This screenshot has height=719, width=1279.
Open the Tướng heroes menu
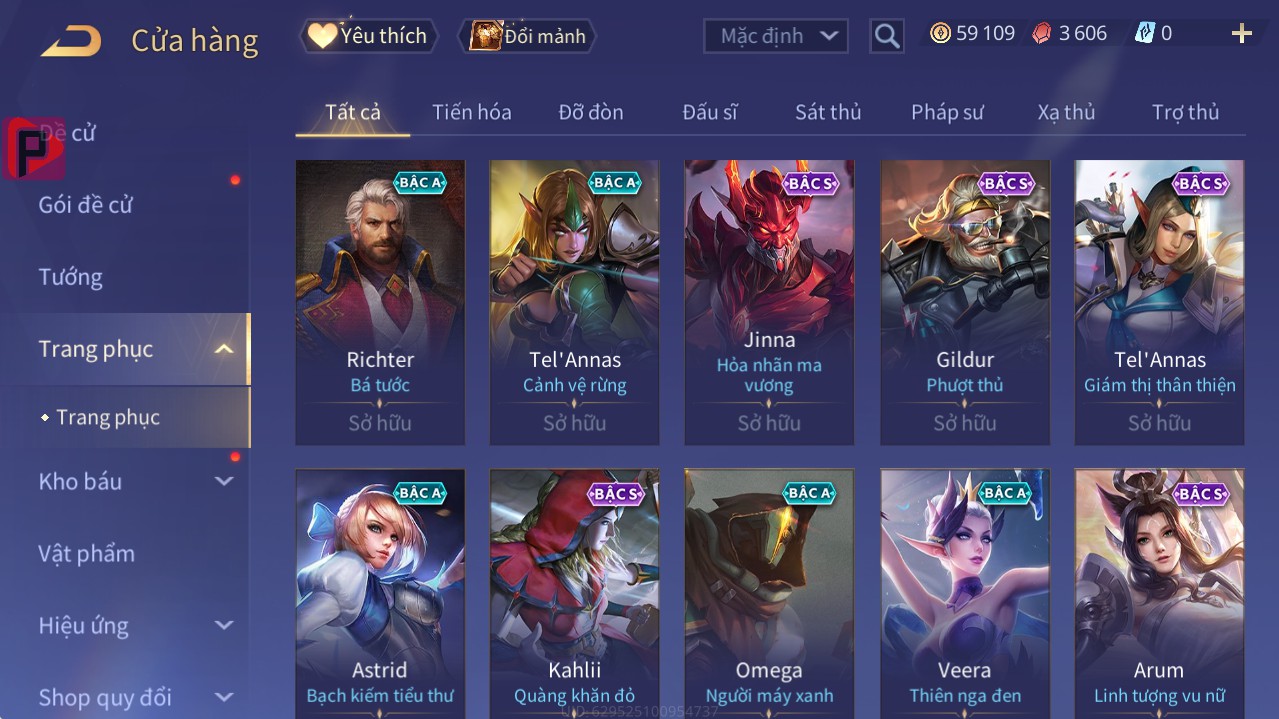tap(71, 277)
